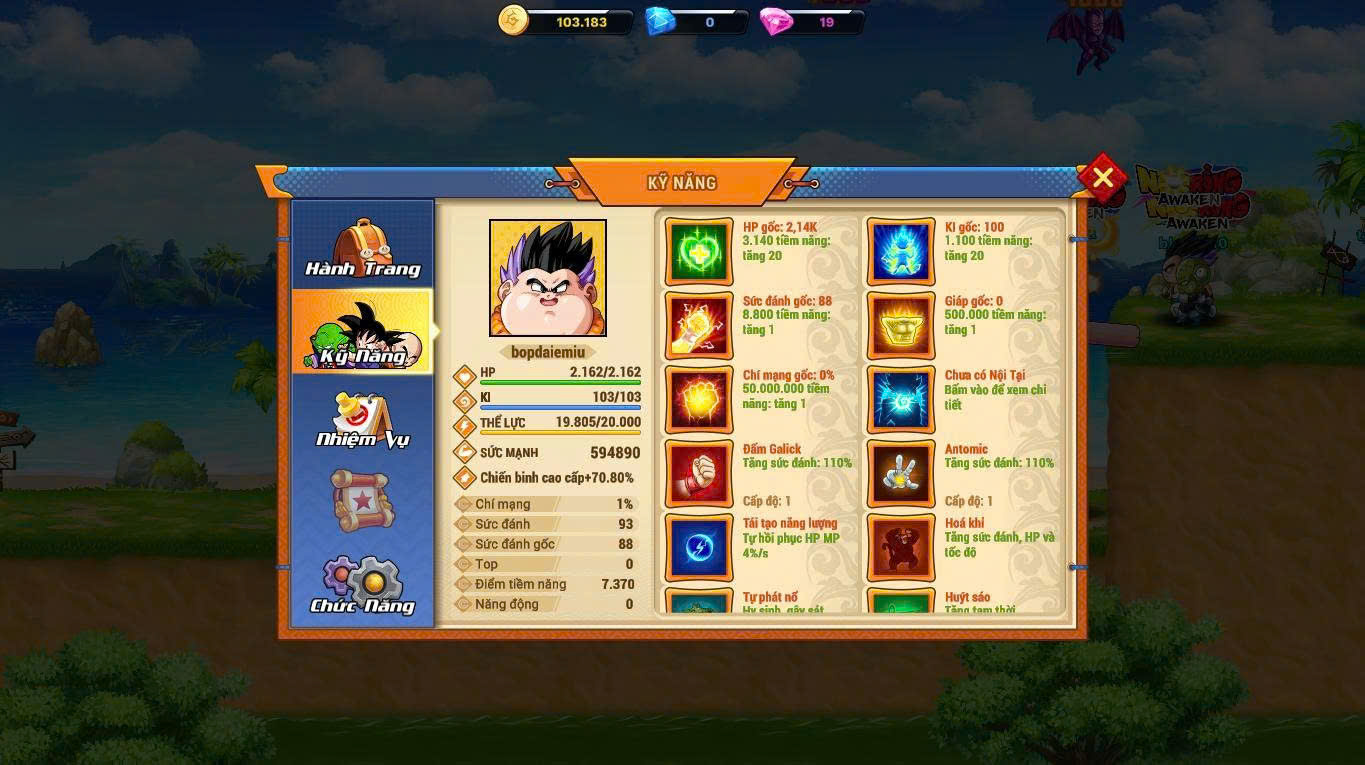Increase Giáp gốc via the golden armor icon
Viewport: 1365px width, 765px height.
[901, 325]
